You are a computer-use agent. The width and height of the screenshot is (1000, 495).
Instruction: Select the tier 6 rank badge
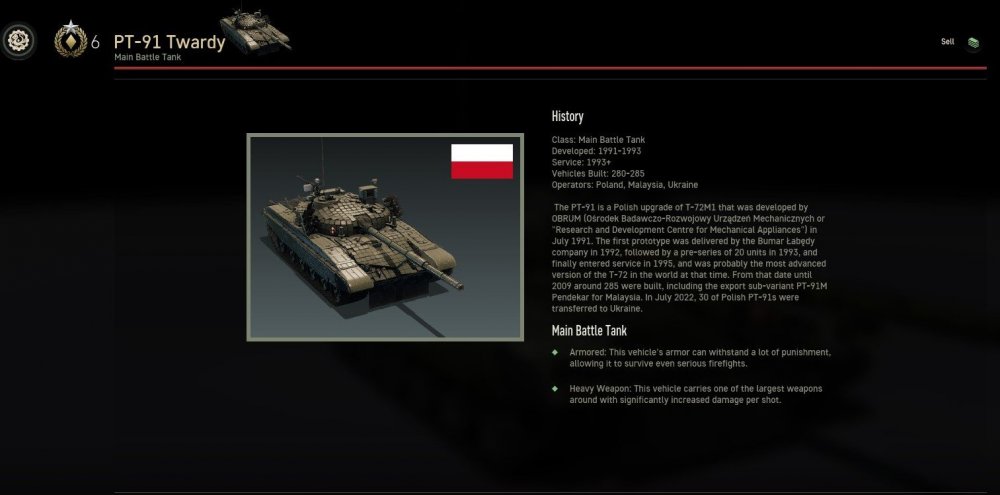point(70,41)
